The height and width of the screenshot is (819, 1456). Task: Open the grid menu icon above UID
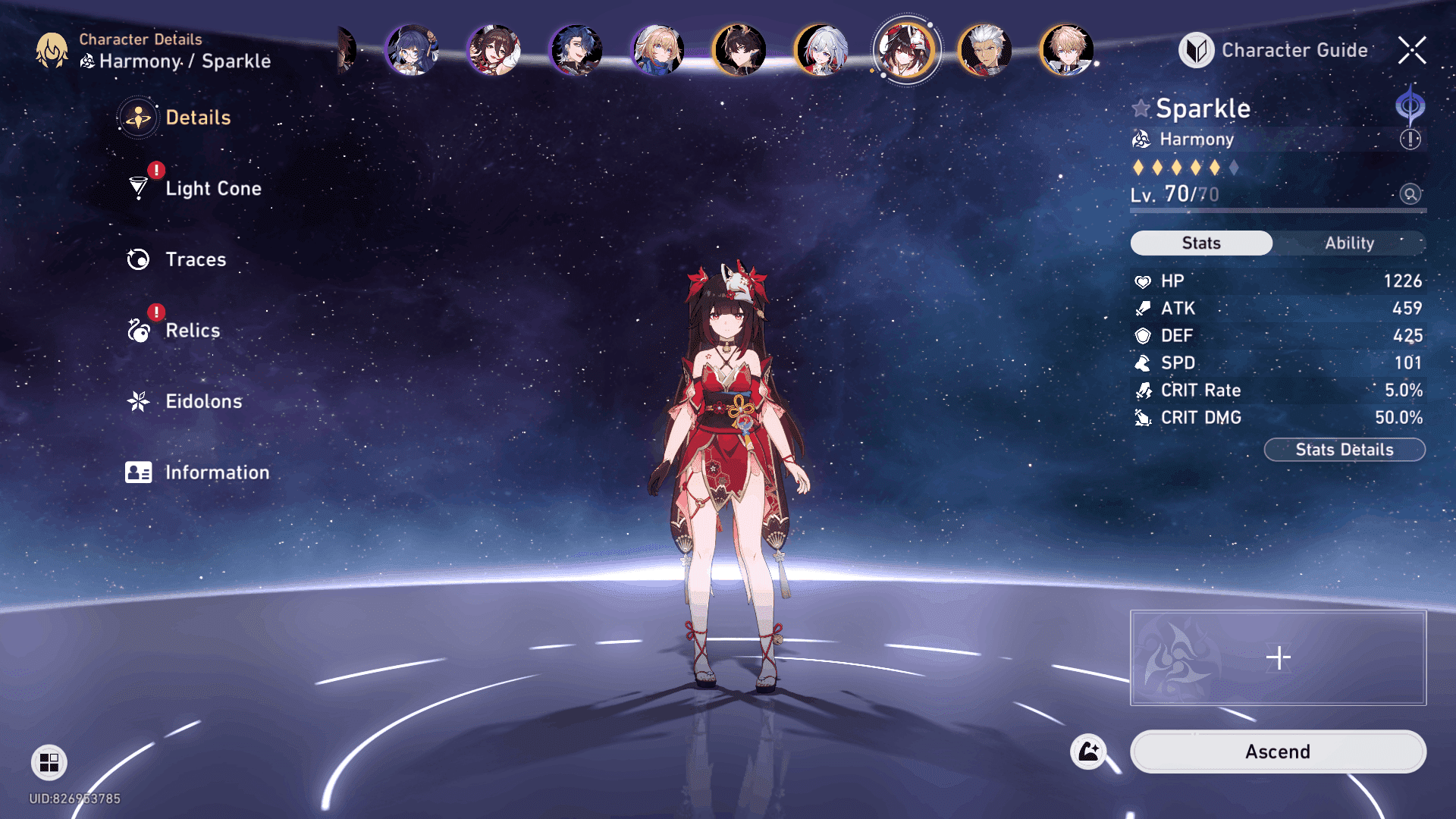(x=49, y=762)
